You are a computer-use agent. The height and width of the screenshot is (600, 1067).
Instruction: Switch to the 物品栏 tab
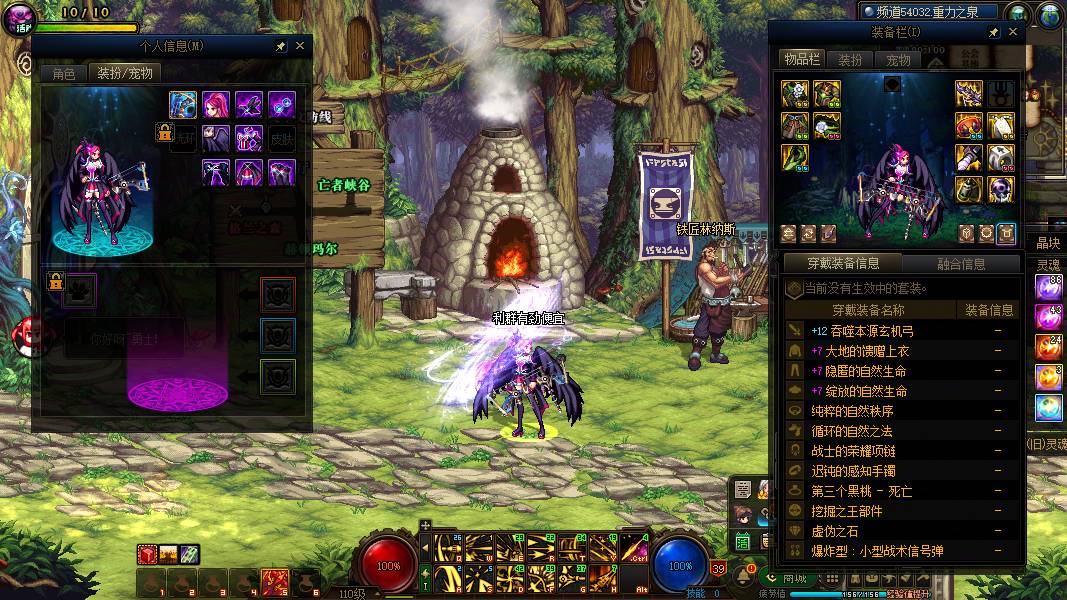tap(802, 60)
